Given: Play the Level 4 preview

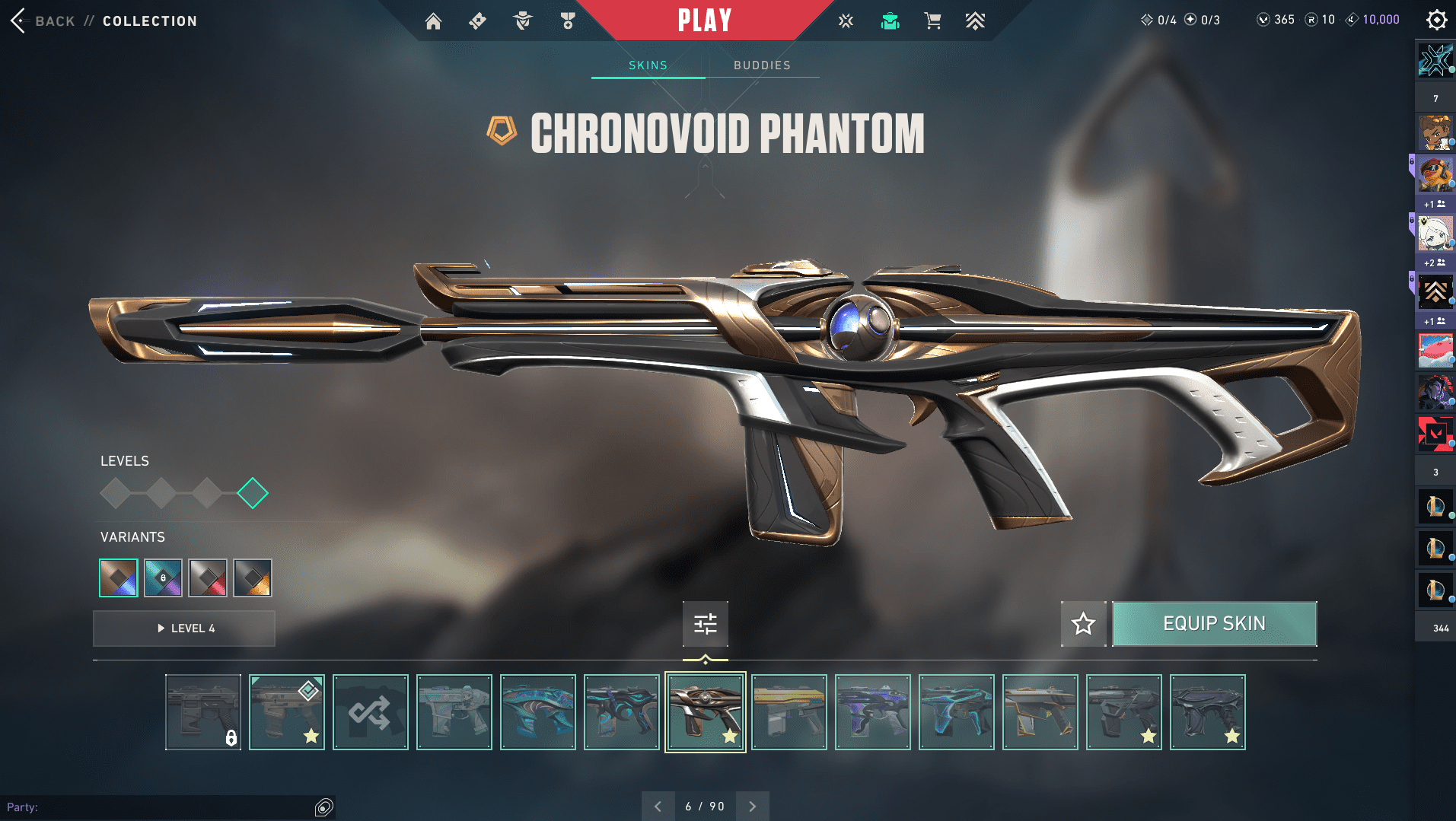Looking at the screenshot, I should 184,628.
